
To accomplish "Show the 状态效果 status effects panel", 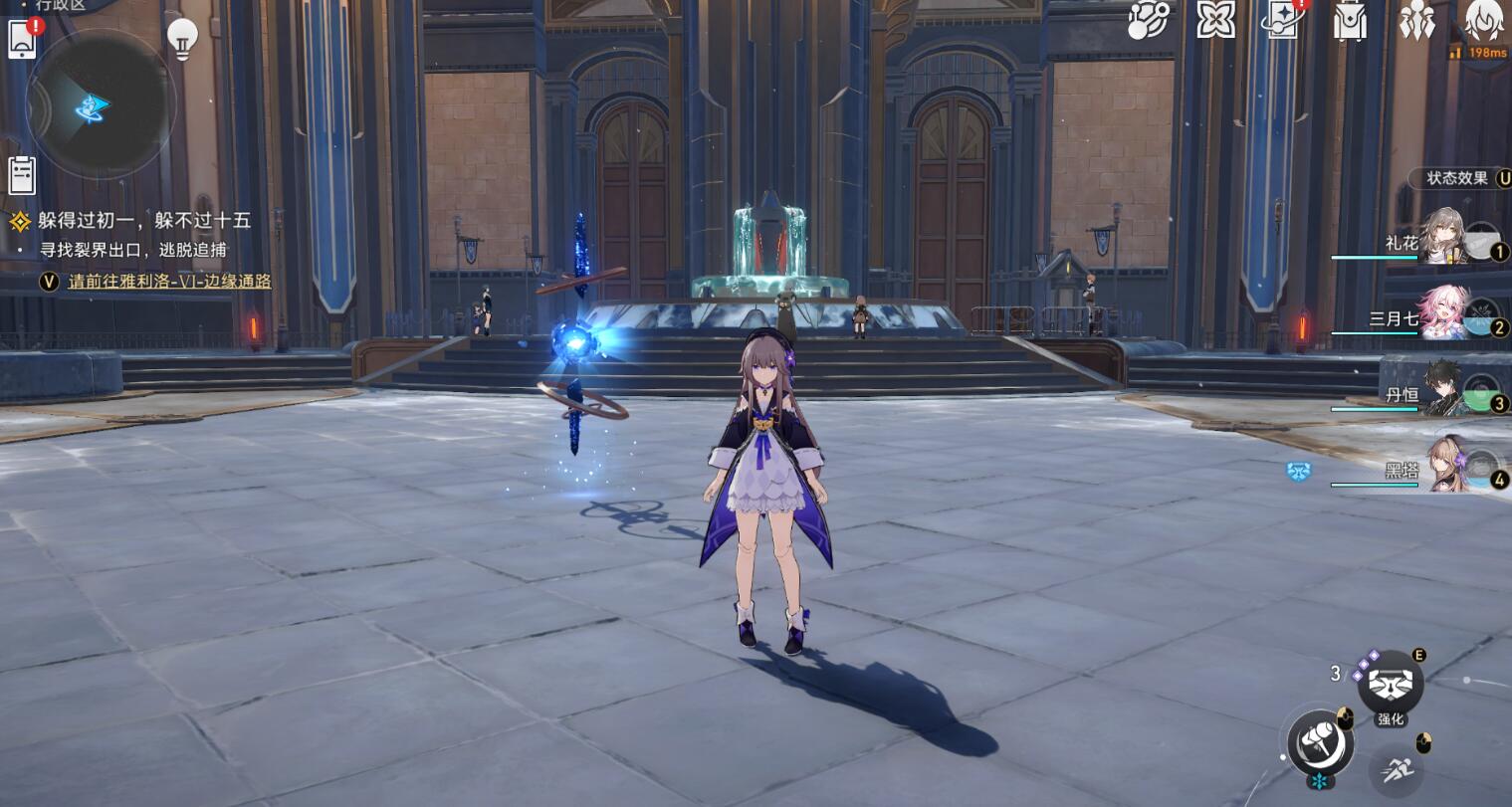I will [1458, 178].
